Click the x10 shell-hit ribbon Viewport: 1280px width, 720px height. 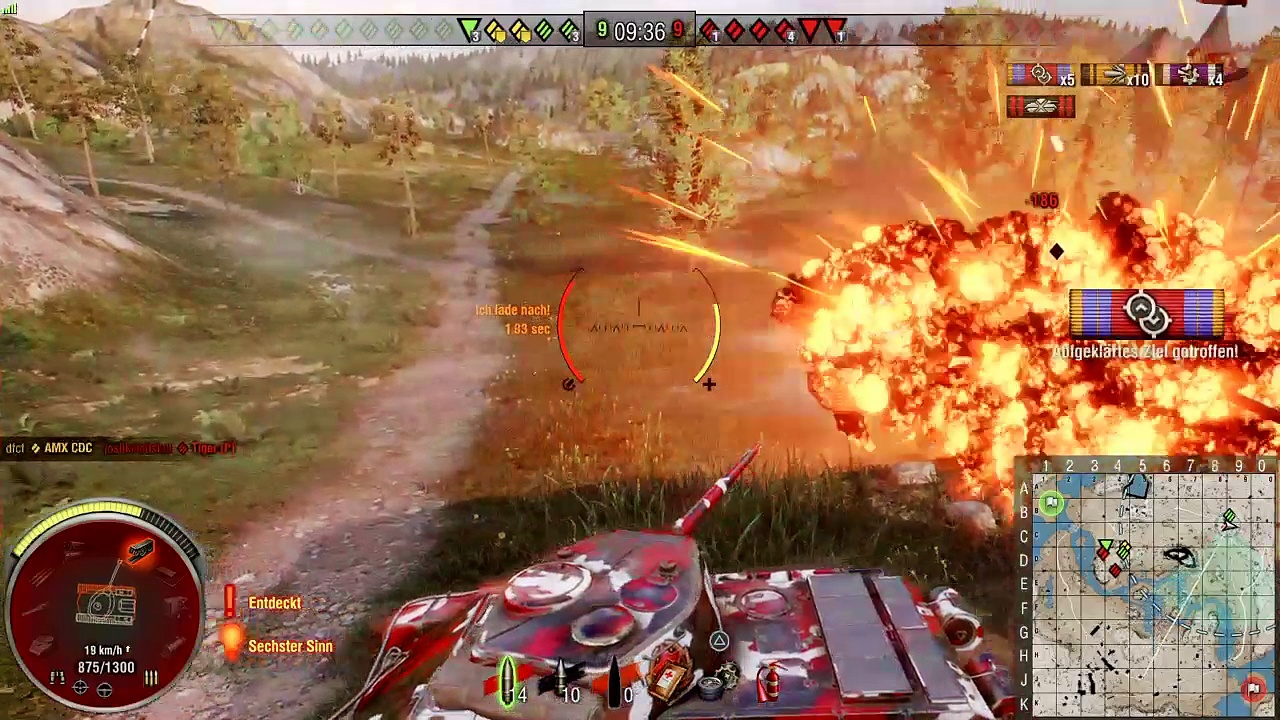pos(1114,75)
